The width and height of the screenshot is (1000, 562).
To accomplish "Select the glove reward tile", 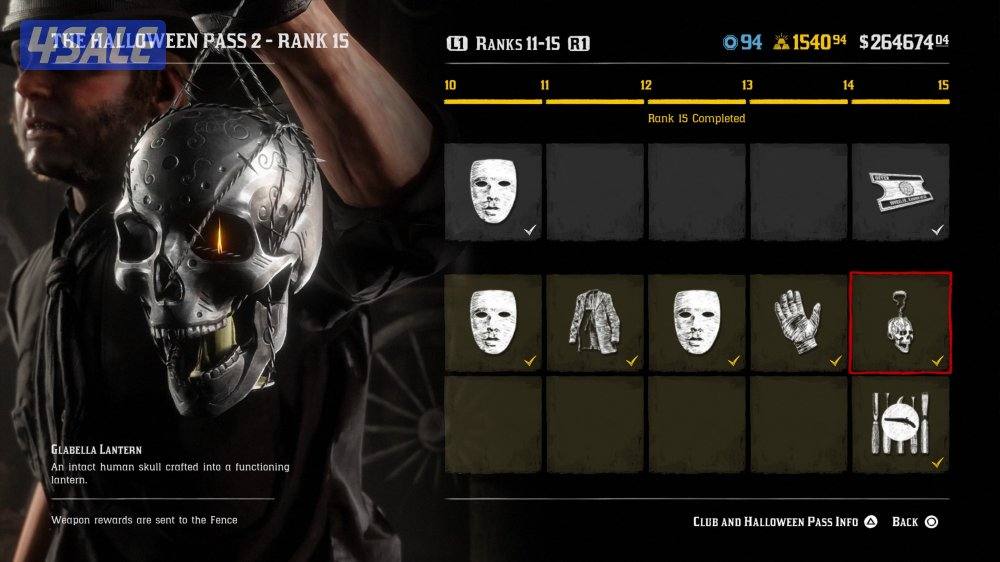I will (x=797, y=323).
